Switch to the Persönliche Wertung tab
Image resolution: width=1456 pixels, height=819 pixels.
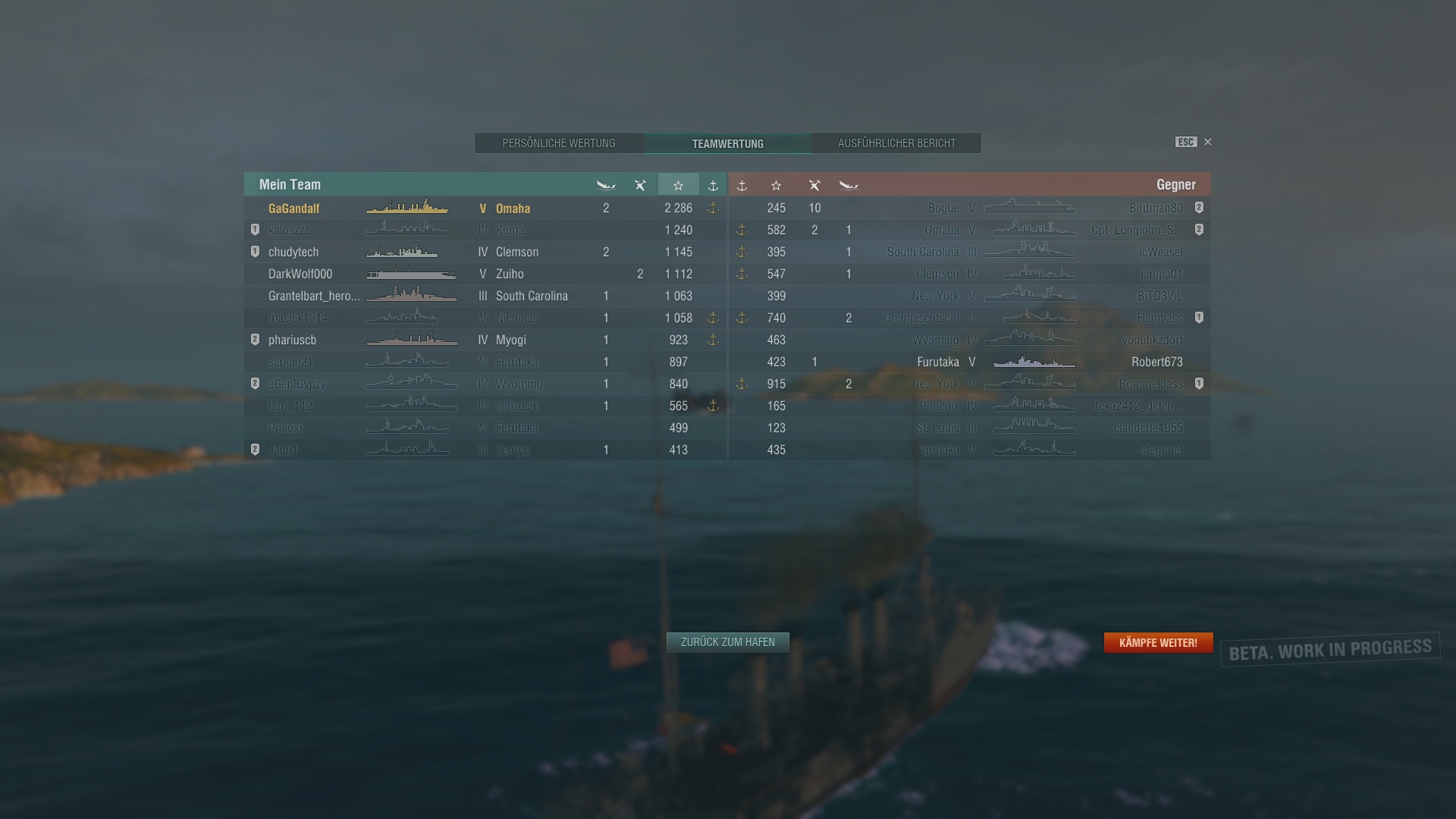[559, 143]
